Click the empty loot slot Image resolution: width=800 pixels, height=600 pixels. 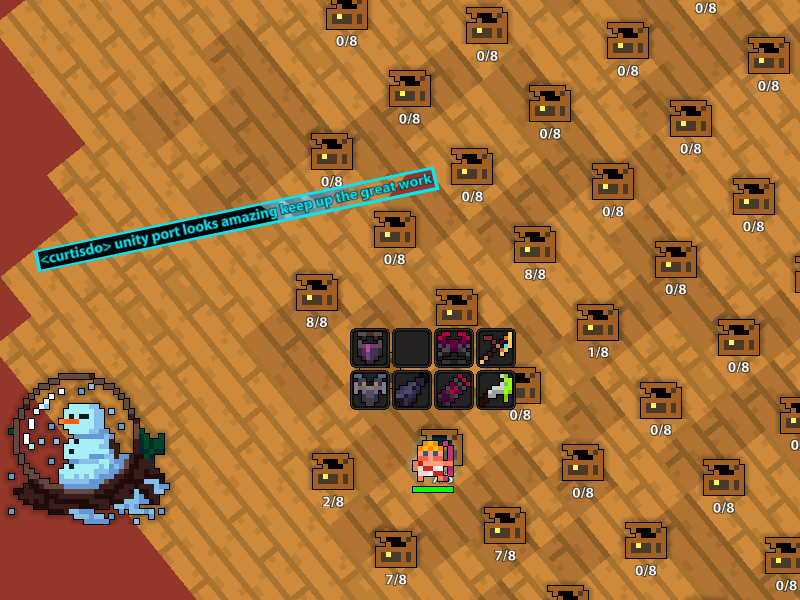[412, 348]
